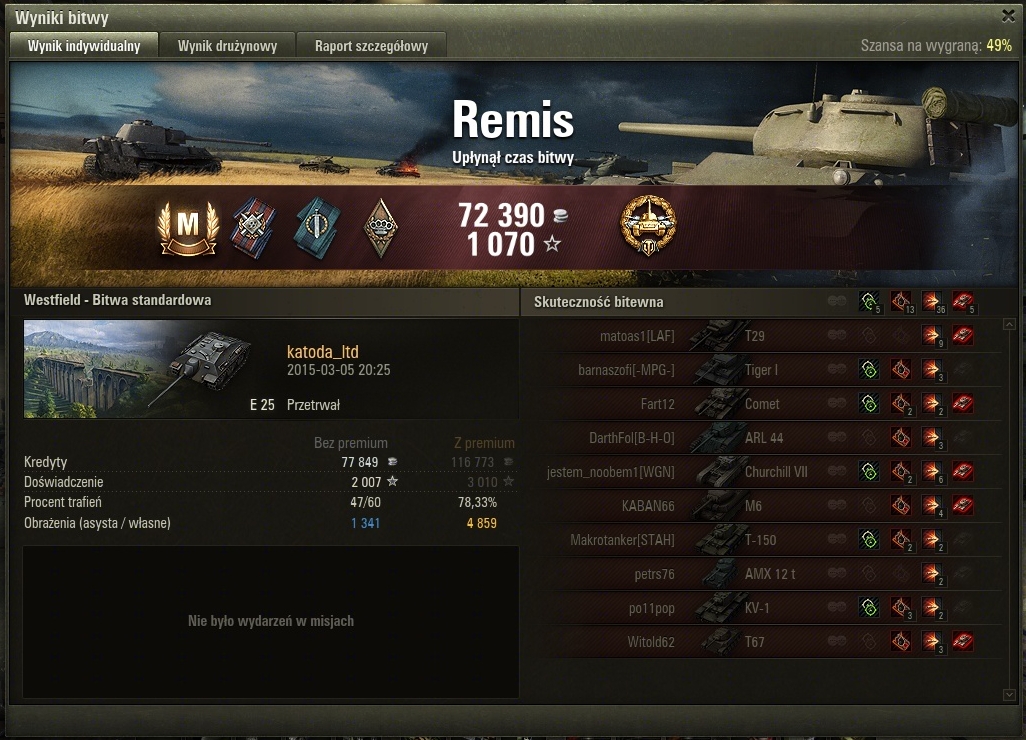The width and height of the screenshot is (1026, 740).
Task: Choose the Witold62 T67 row
Action: [x=760, y=642]
